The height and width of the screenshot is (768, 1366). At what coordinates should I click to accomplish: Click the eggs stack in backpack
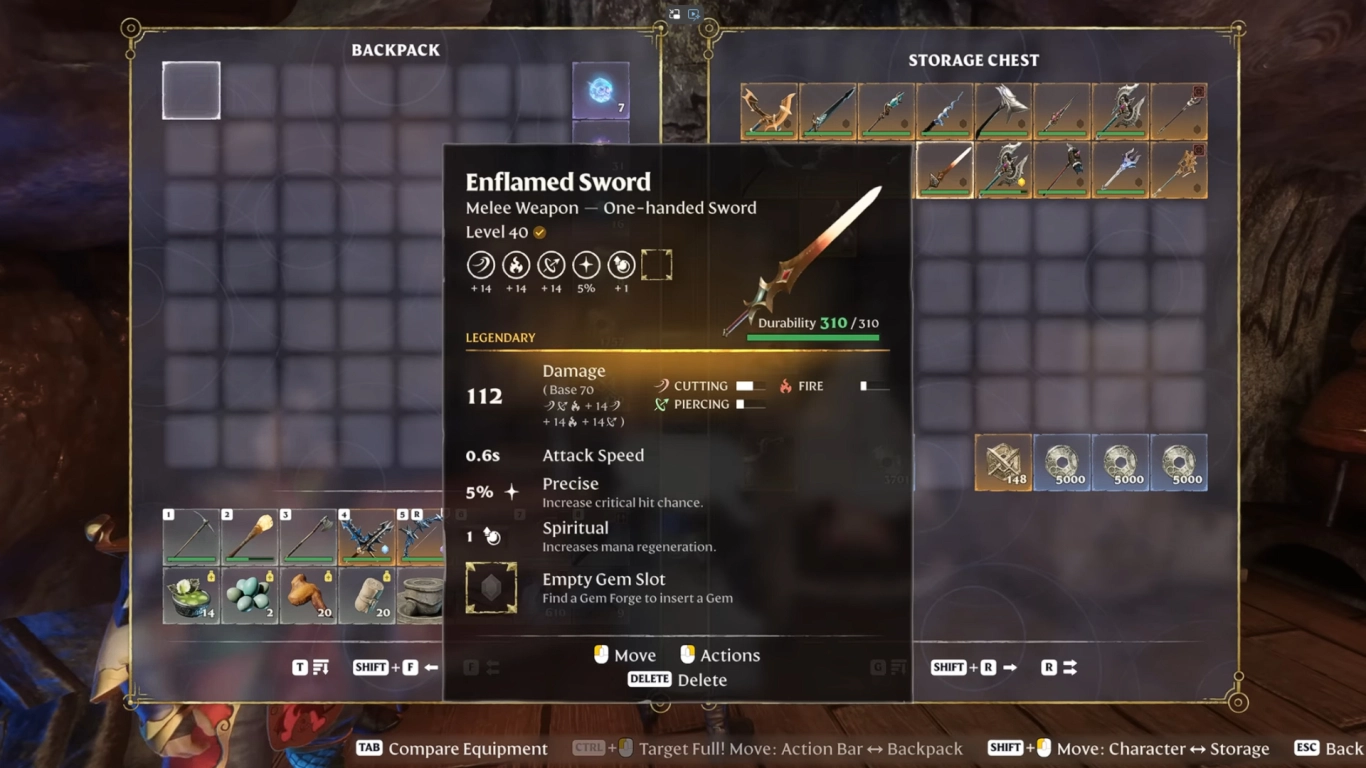point(249,594)
